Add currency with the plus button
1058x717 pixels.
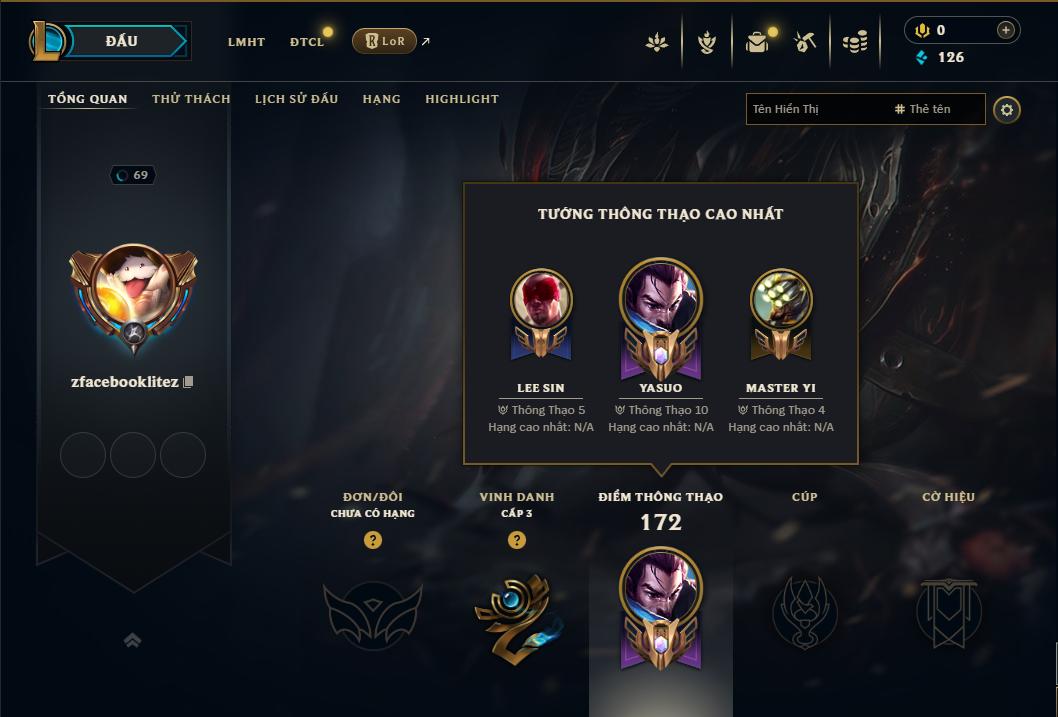click(1005, 30)
